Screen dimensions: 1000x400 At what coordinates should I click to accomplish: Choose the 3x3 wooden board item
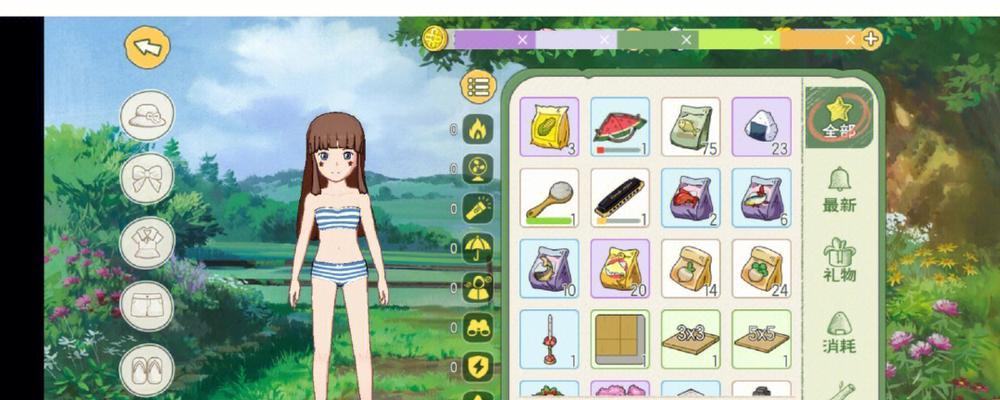point(691,339)
